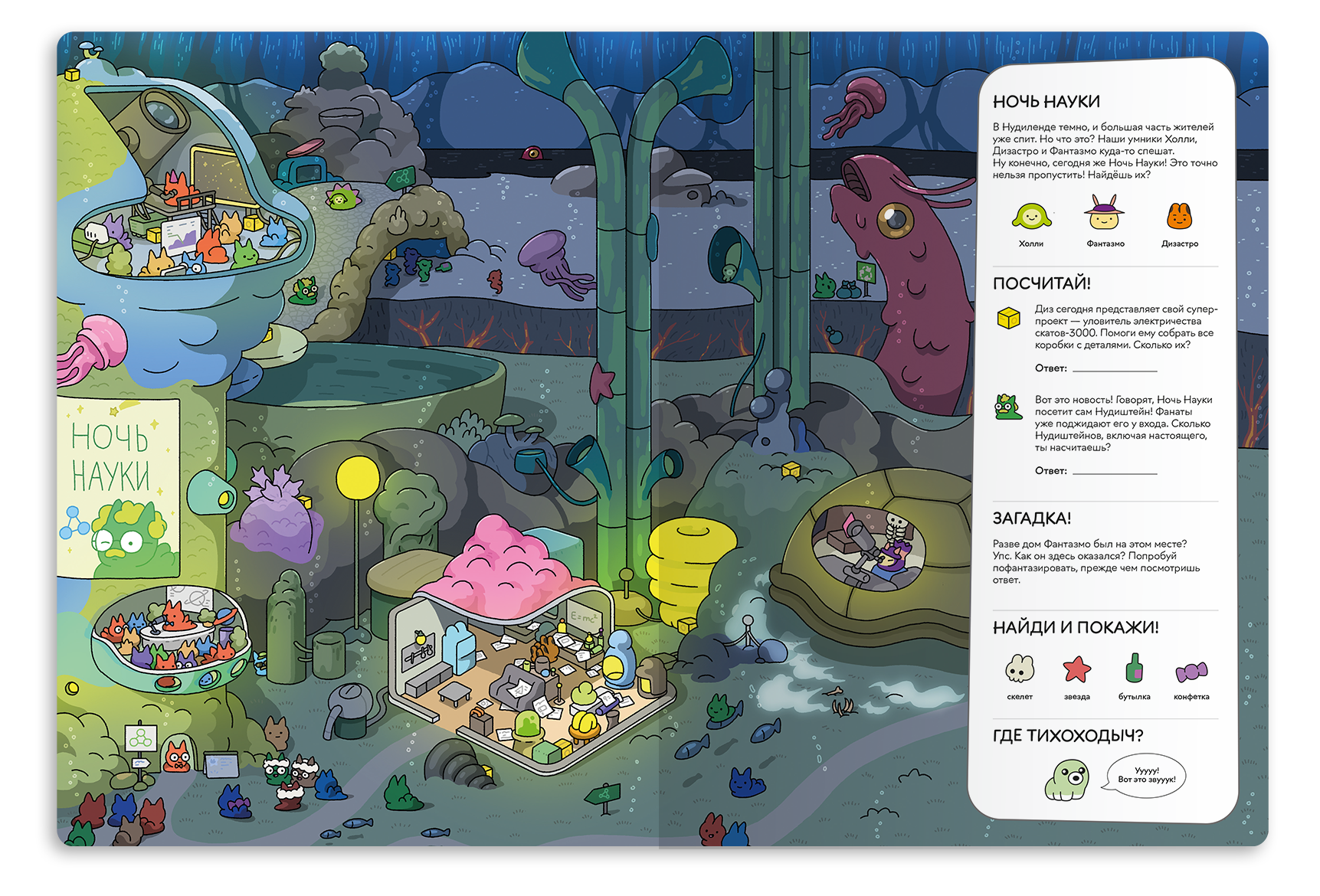Image resolution: width=1320 pixels, height=896 pixels.
Task: Click the yellow box counting icon
Action: 1008,318
